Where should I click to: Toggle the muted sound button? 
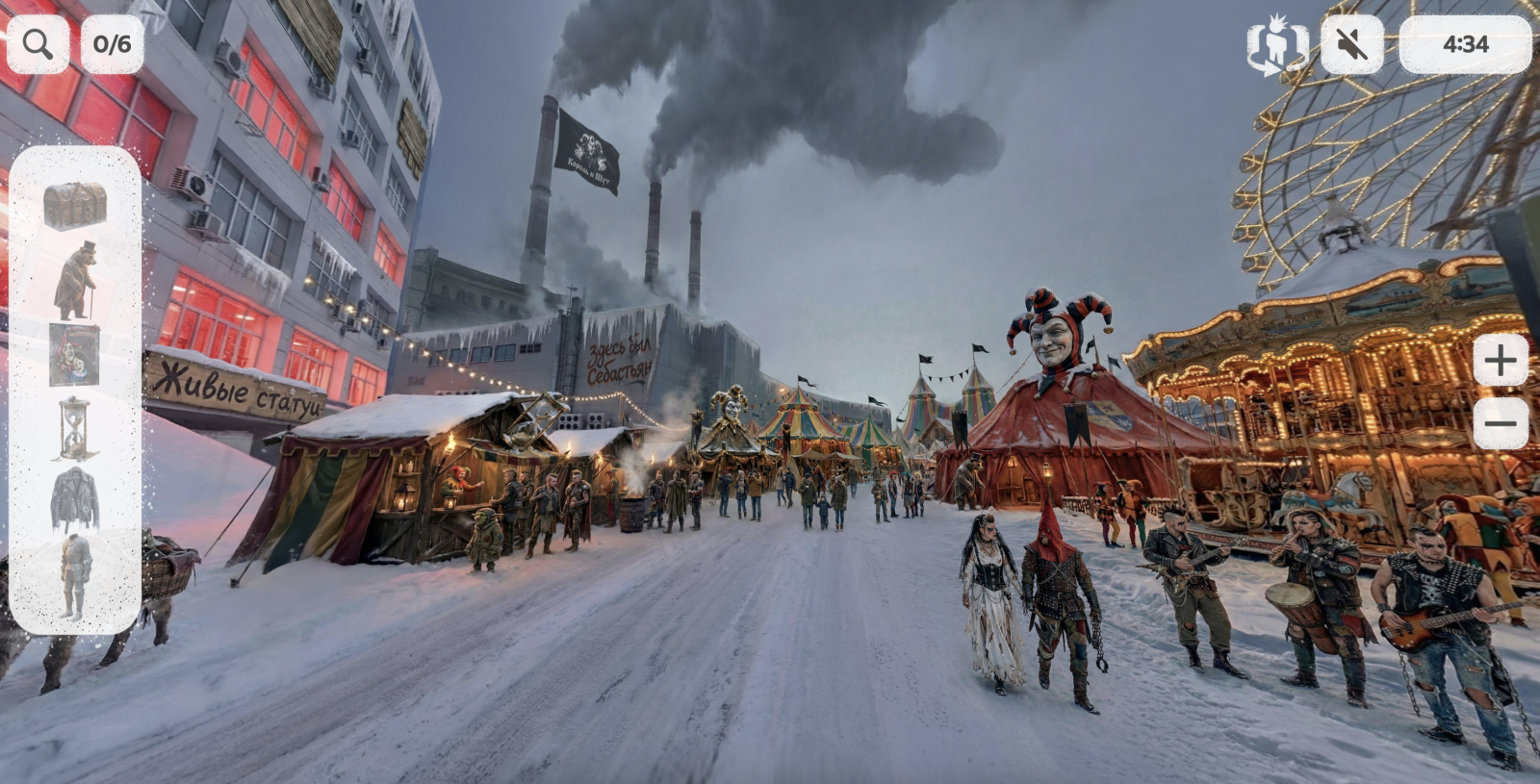point(1351,44)
